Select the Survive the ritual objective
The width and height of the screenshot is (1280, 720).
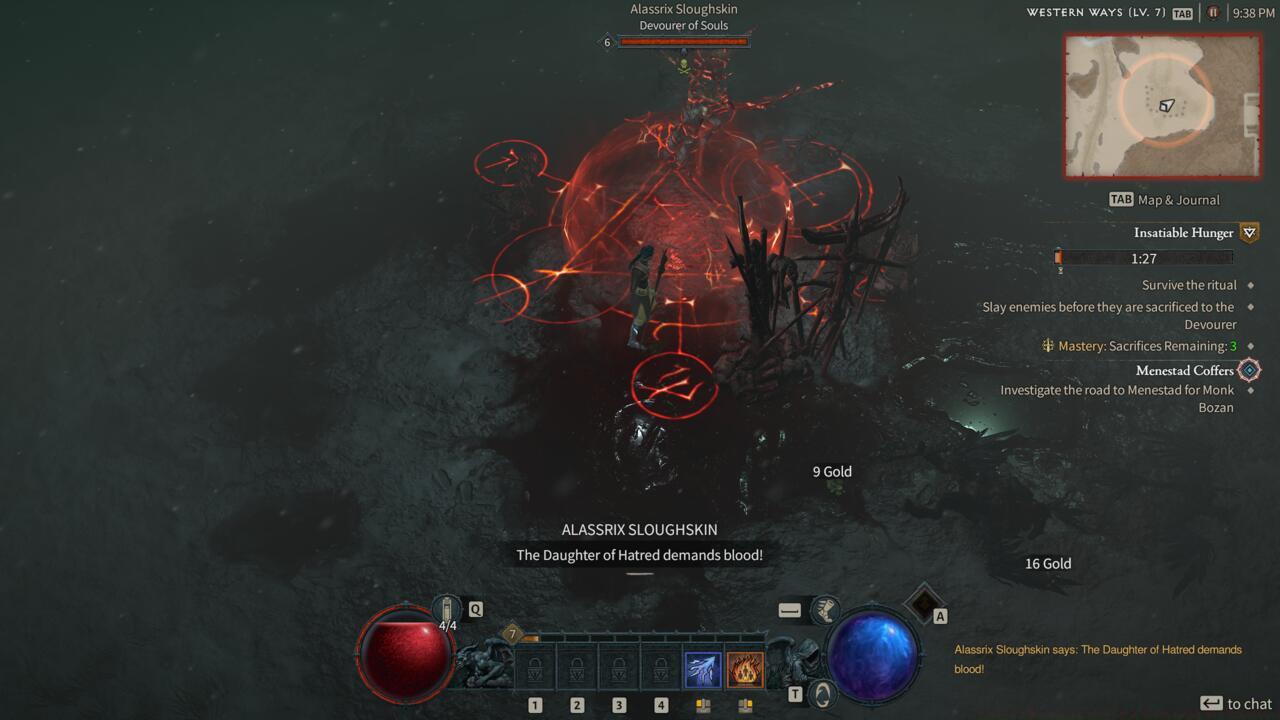1188,284
